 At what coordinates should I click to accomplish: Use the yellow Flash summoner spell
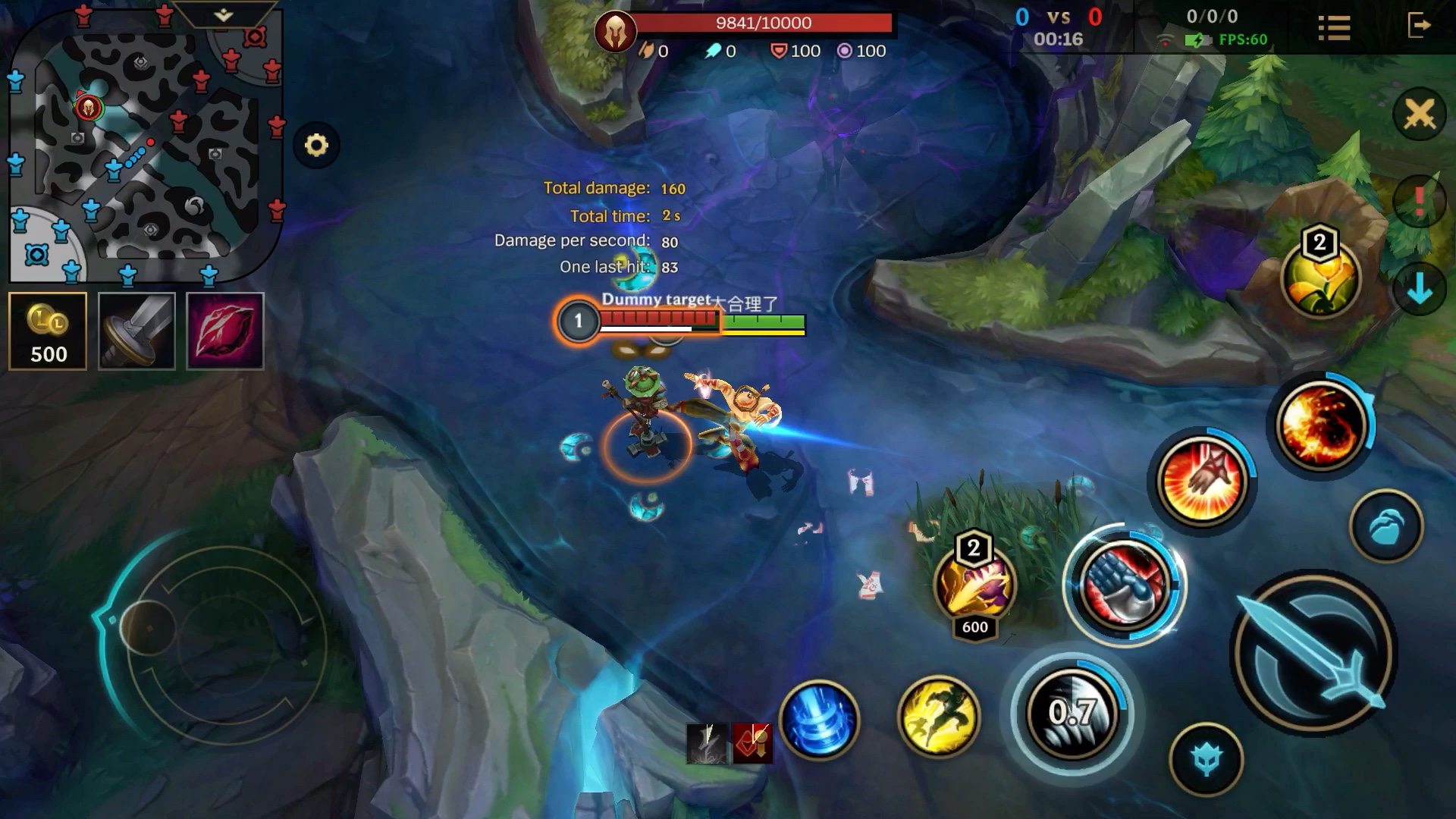coord(938,717)
